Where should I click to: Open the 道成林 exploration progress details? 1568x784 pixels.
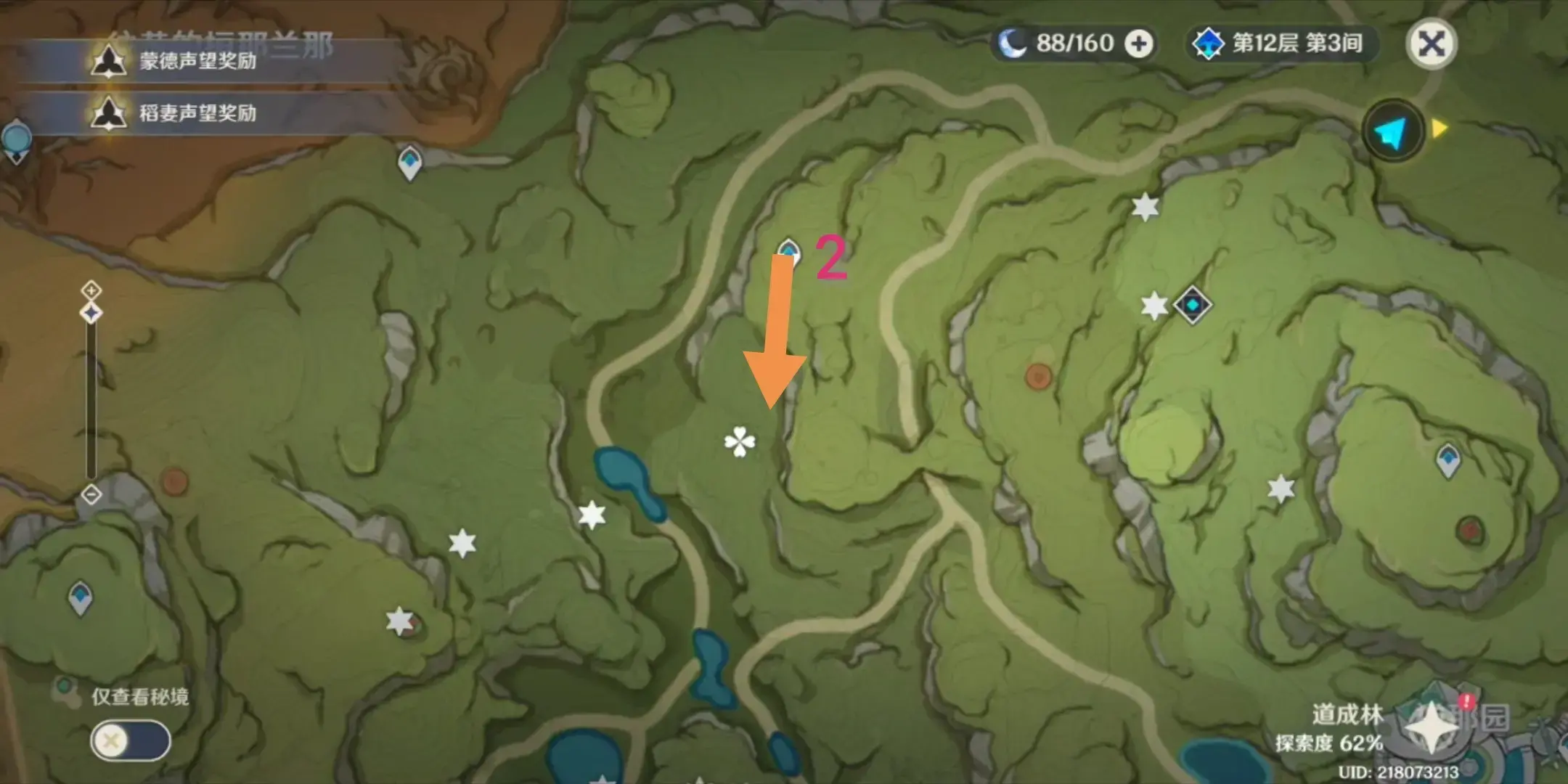pos(1331,730)
